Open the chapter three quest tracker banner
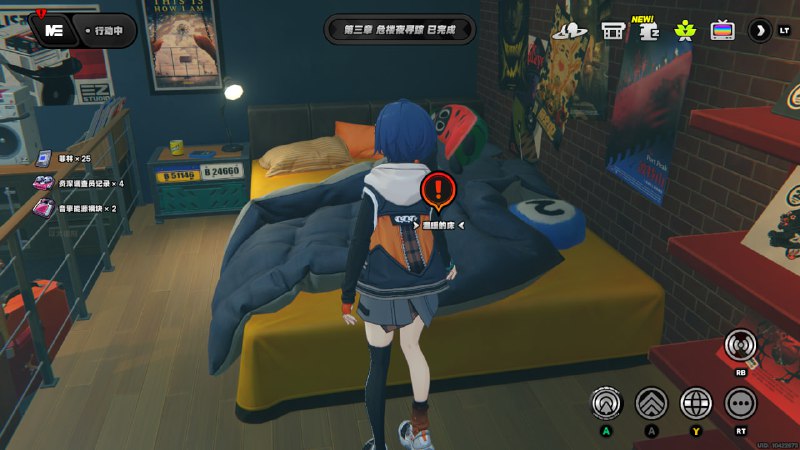 tap(399, 29)
